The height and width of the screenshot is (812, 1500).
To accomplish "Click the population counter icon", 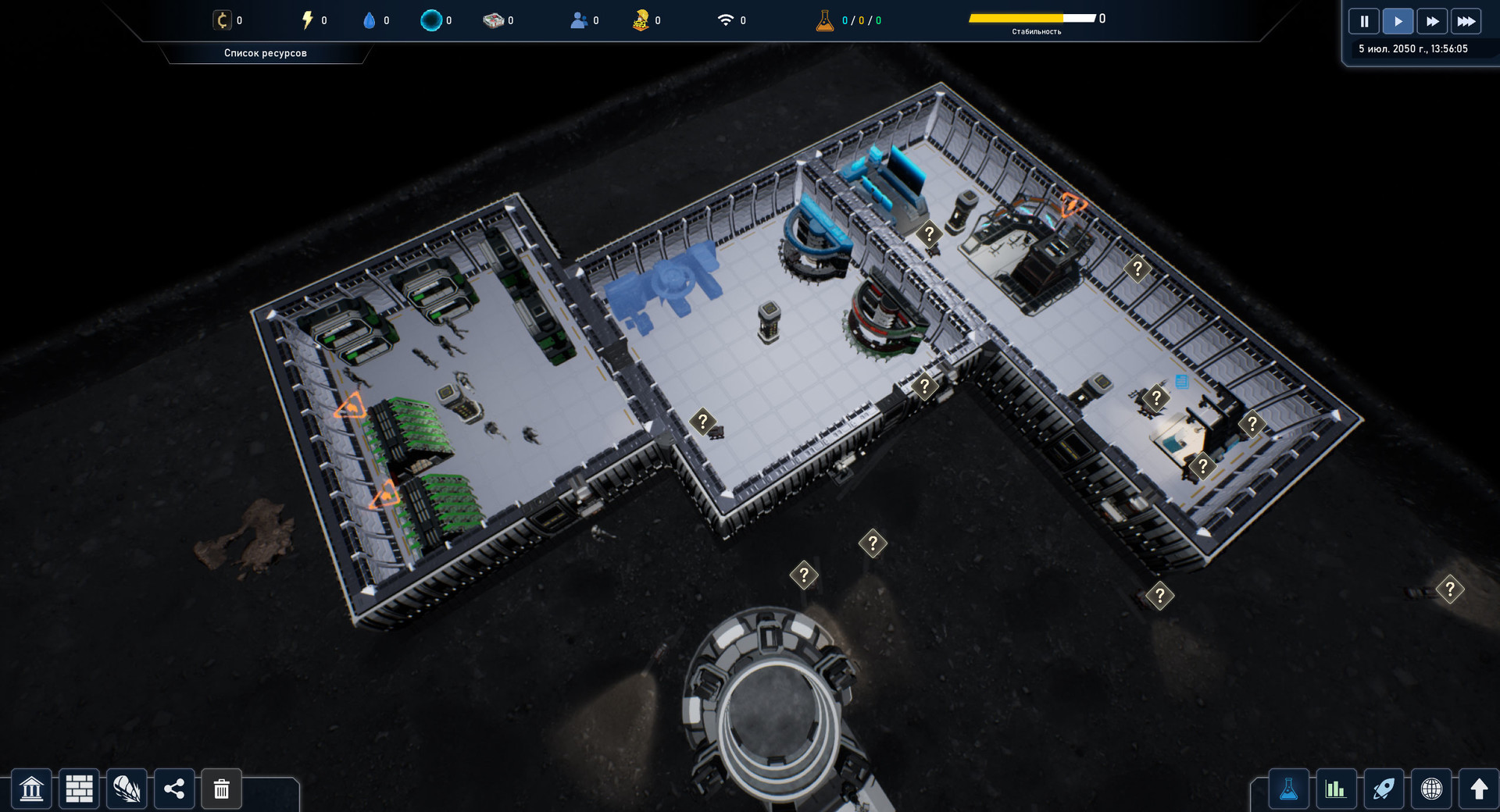I will coord(577,20).
